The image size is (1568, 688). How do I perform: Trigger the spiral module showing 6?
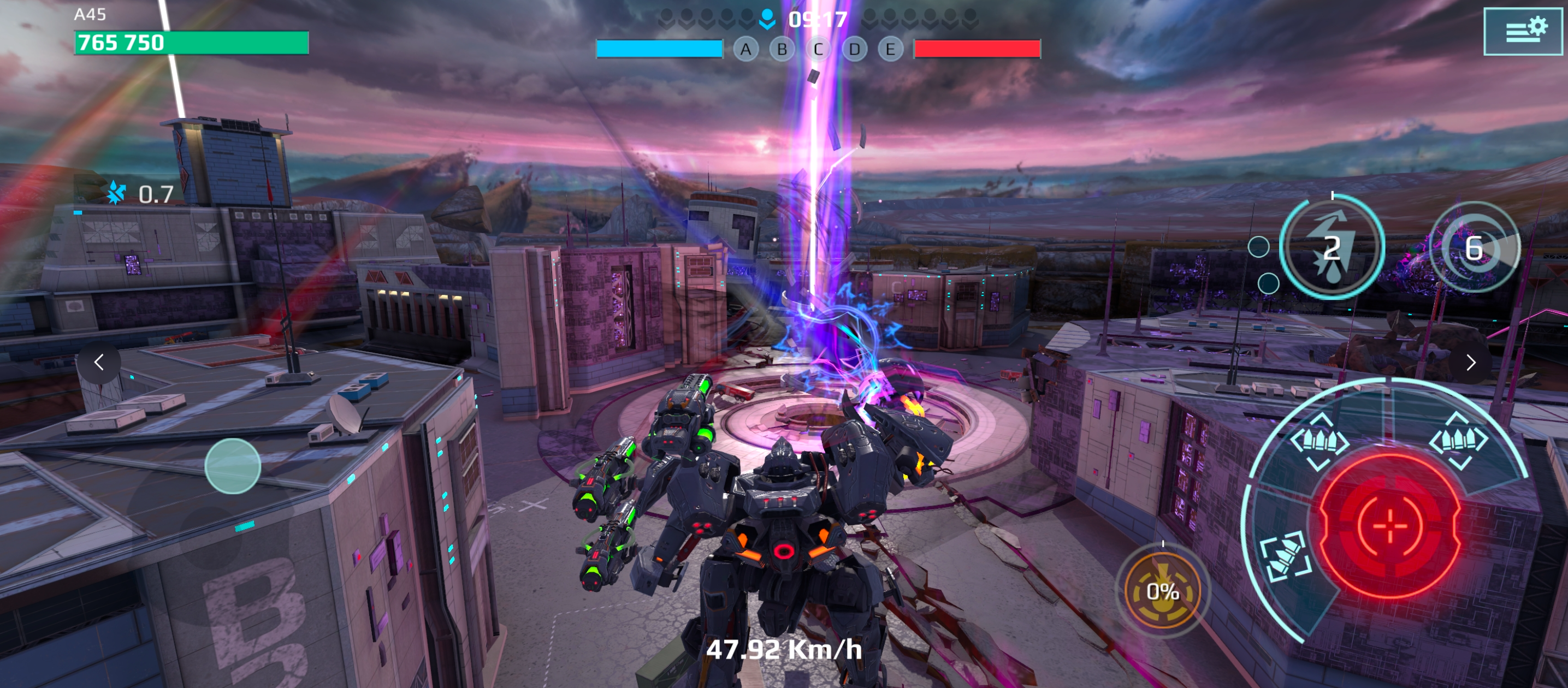click(1474, 247)
